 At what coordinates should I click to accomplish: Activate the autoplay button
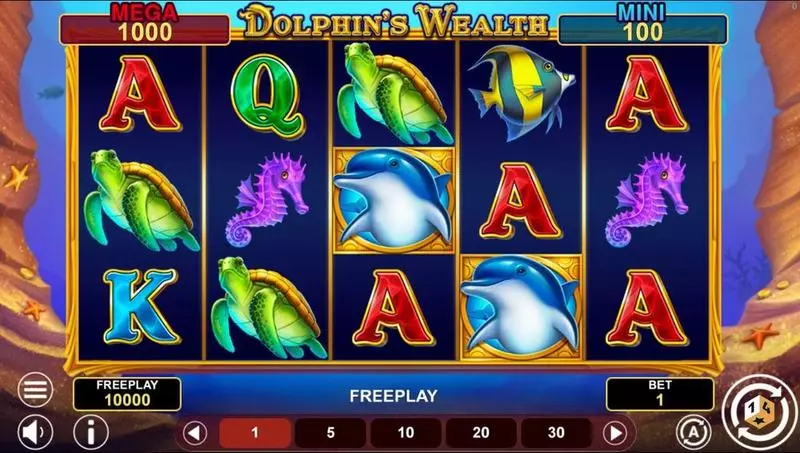pyautogui.click(x=688, y=431)
